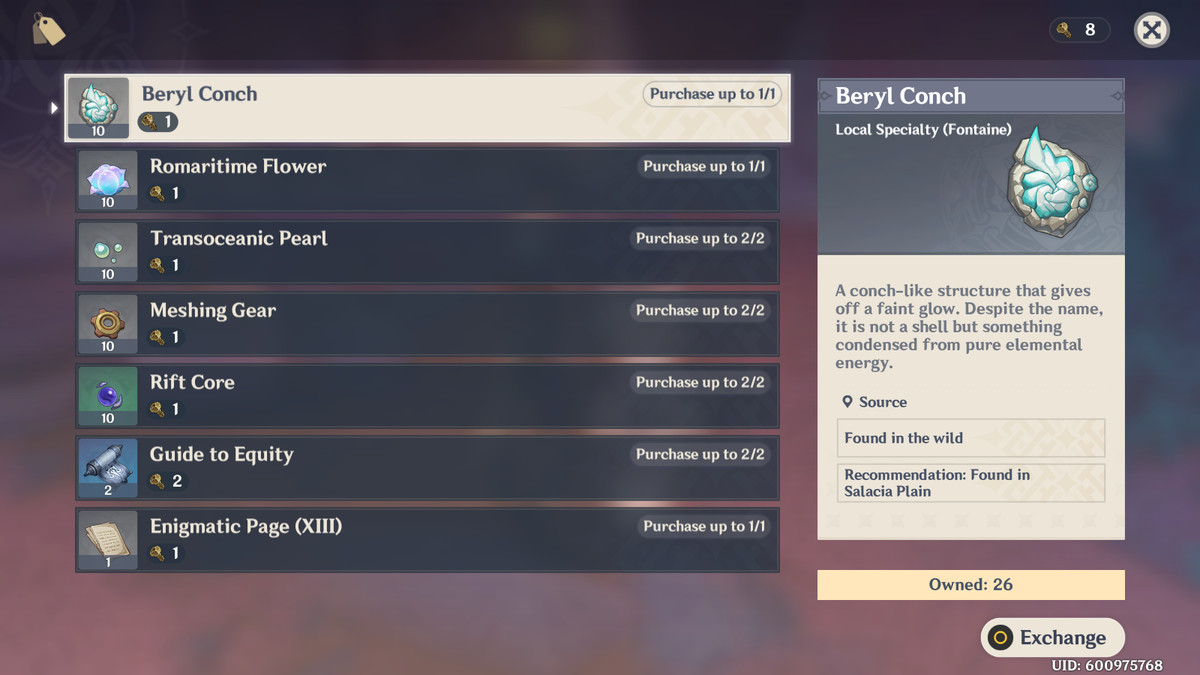The width and height of the screenshot is (1200, 675).
Task: Select the Meshing Gear item
Action: (427, 324)
